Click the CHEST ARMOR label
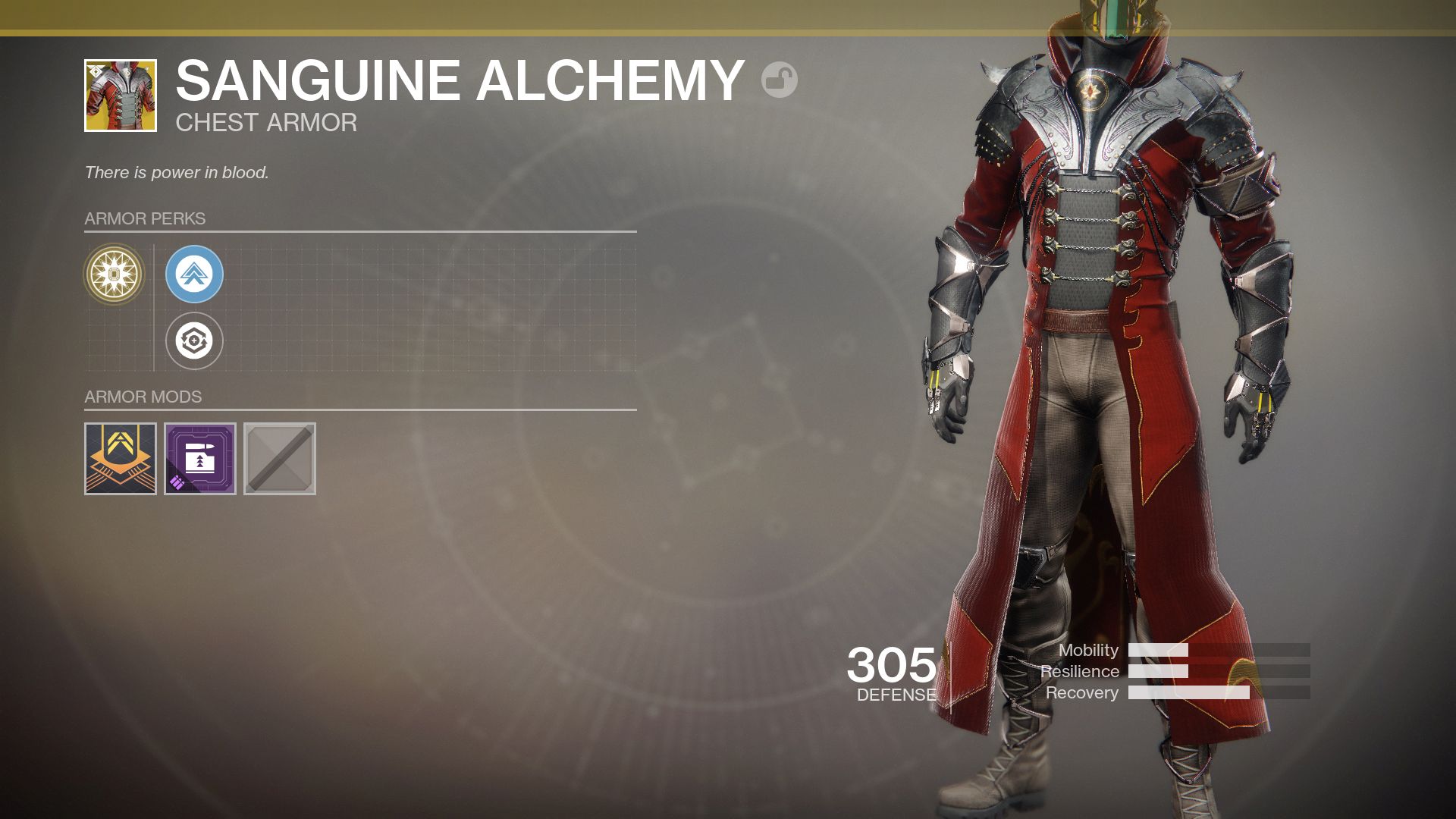Image resolution: width=1456 pixels, height=819 pixels. 266,122
